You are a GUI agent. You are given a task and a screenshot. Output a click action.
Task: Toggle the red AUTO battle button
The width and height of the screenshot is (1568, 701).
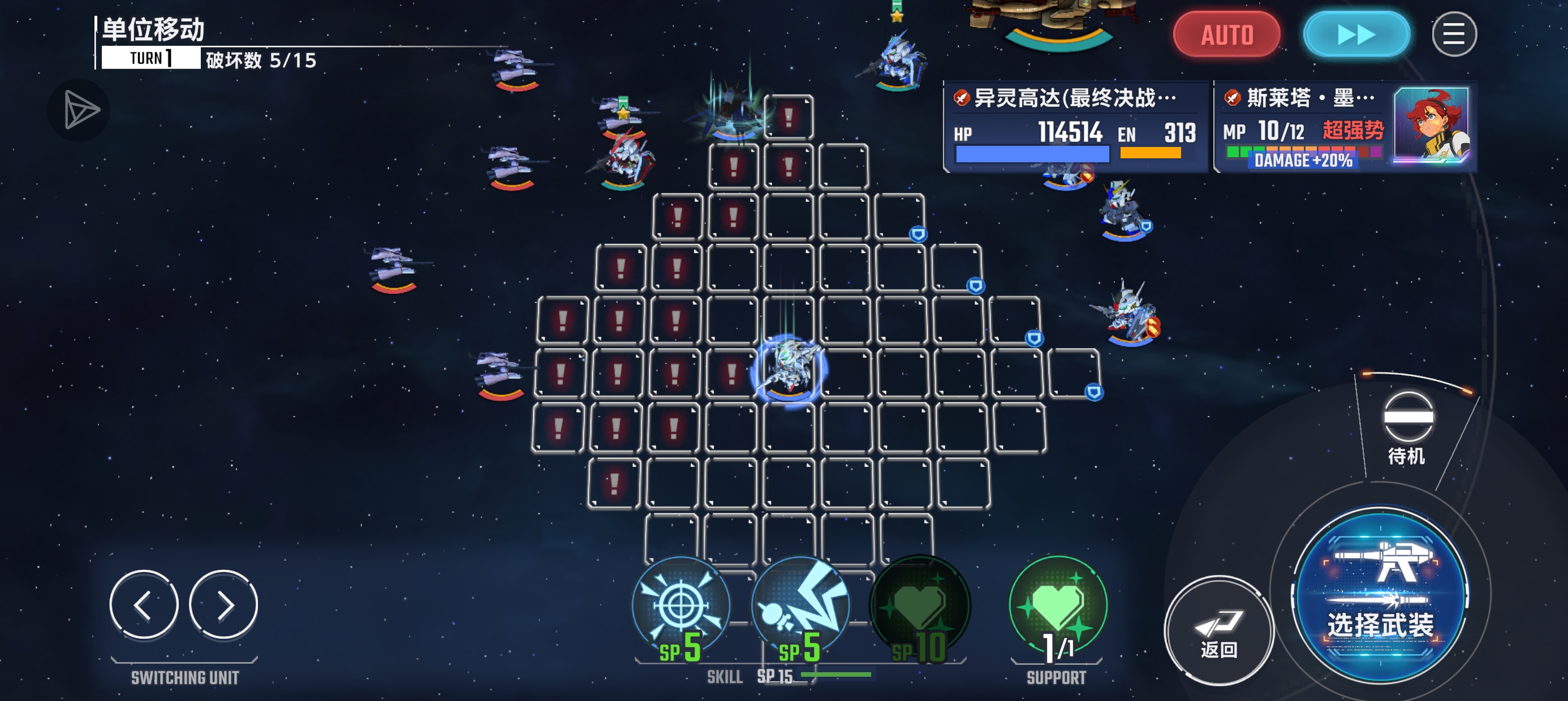click(x=1226, y=34)
